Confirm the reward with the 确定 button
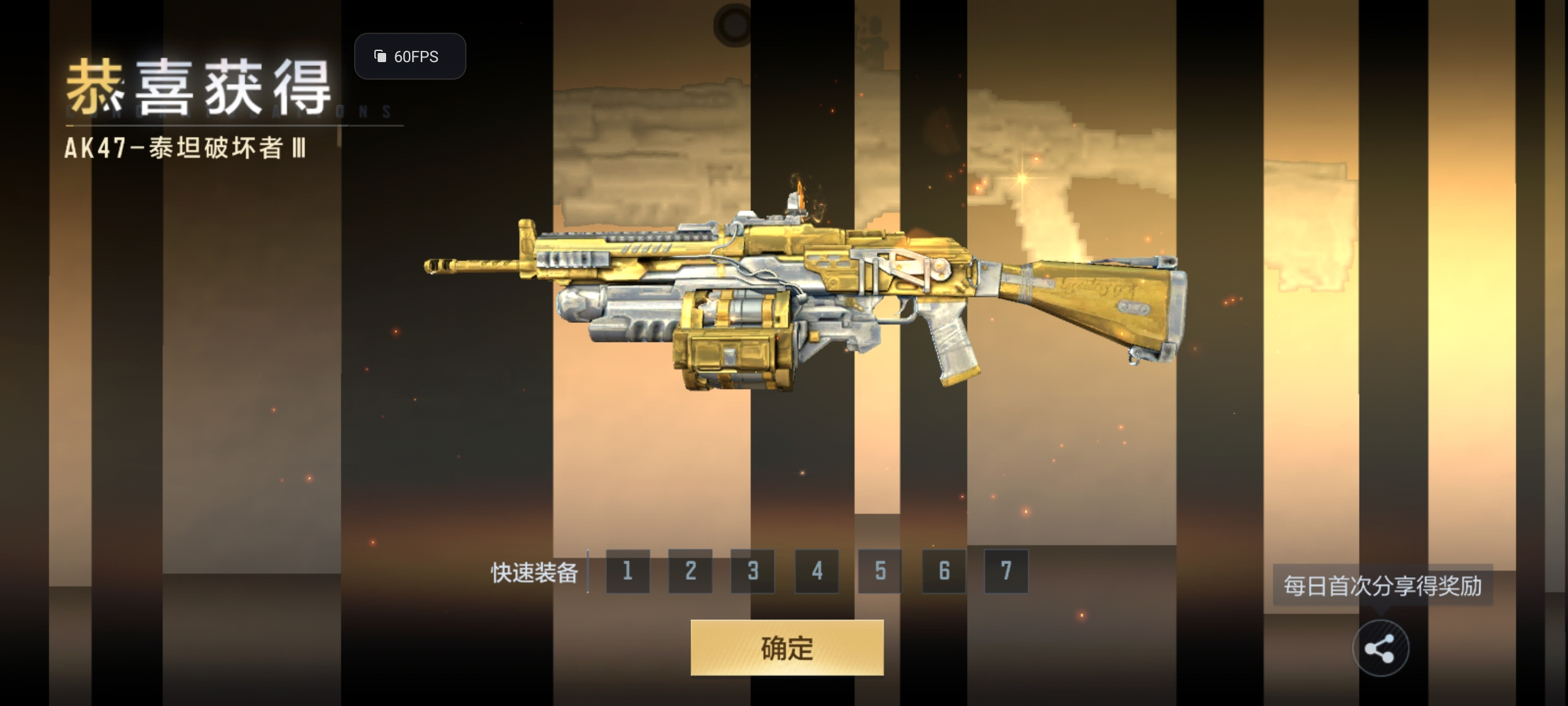This screenshot has width=1568, height=706. 787,648
